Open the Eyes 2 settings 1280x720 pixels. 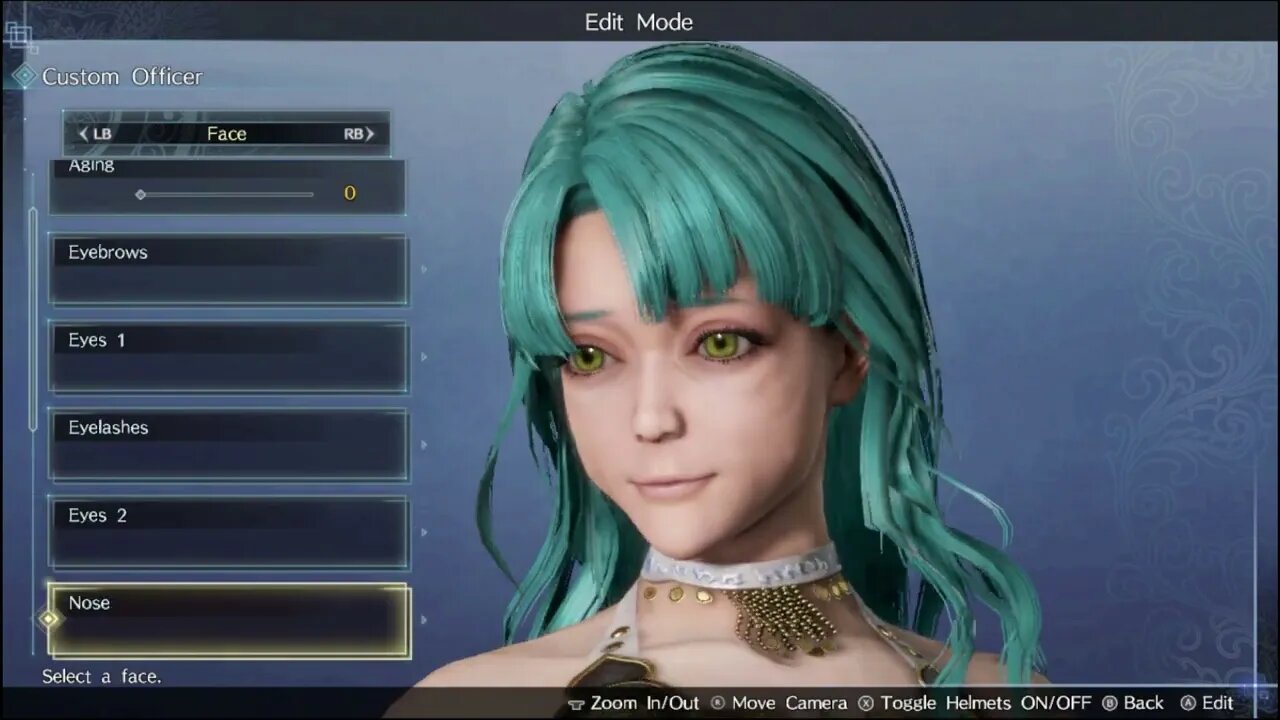228,532
